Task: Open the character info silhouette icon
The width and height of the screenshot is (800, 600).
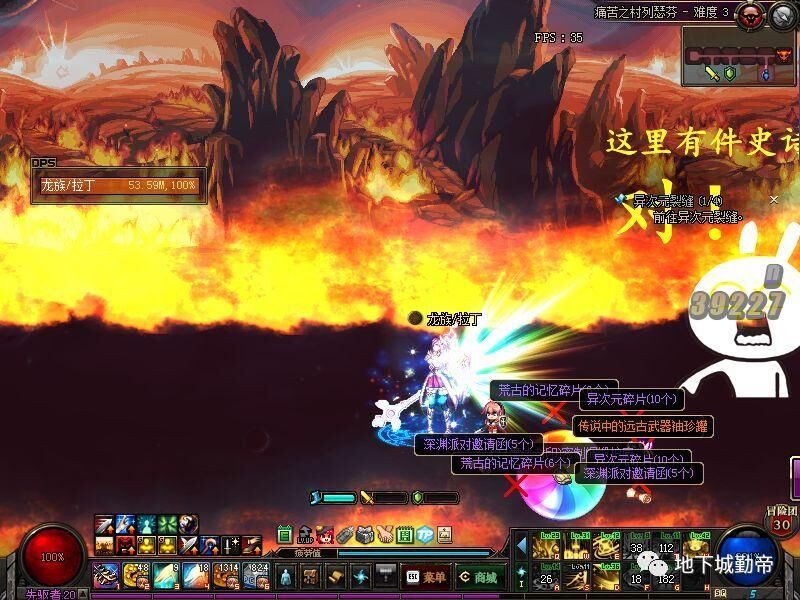Action: coord(286,577)
